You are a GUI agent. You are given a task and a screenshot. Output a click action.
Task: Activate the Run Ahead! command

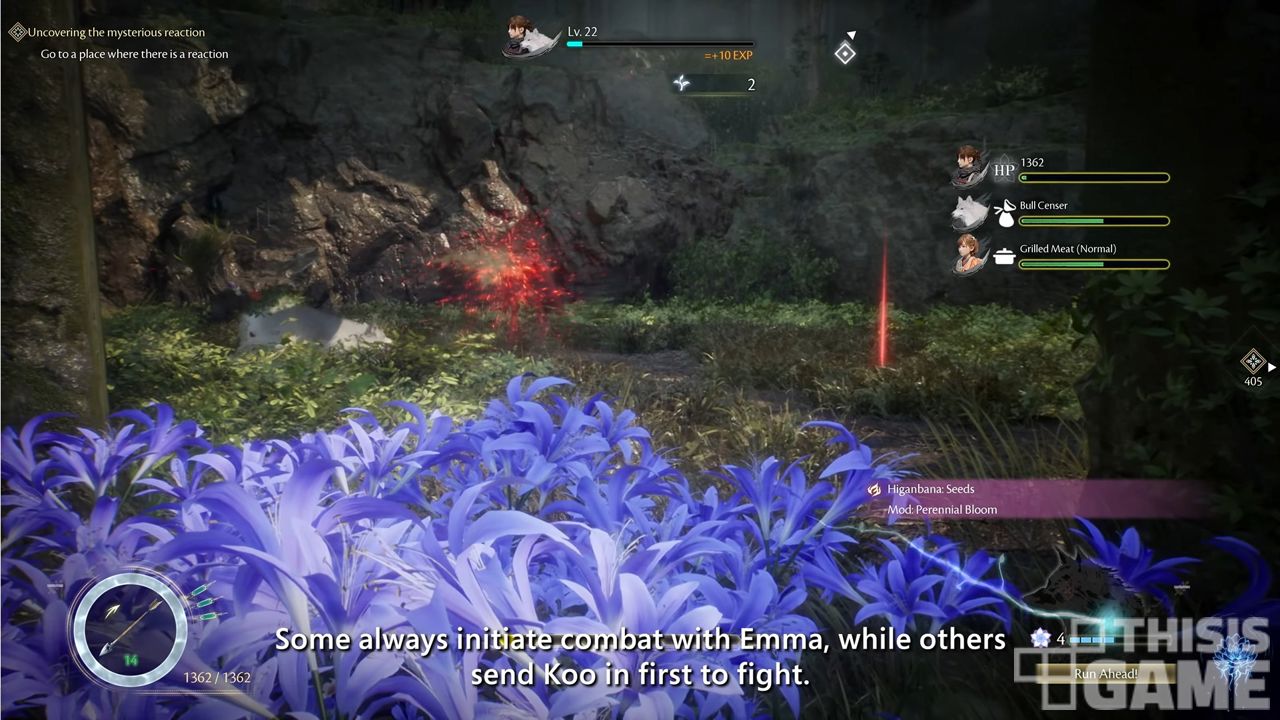coord(1105,673)
